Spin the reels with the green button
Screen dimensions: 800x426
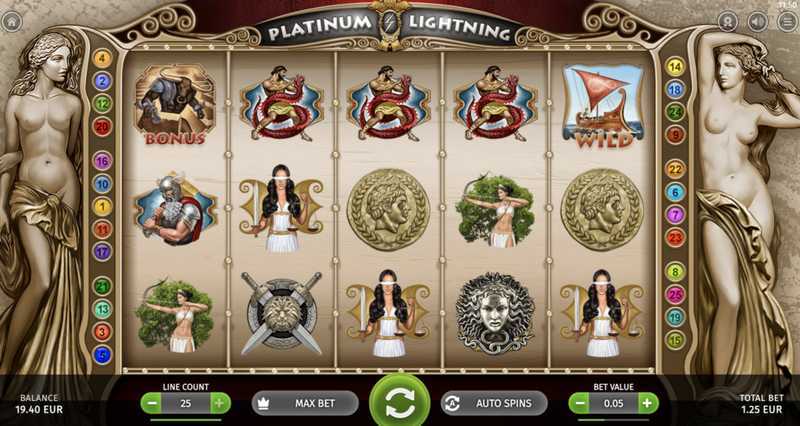point(399,401)
